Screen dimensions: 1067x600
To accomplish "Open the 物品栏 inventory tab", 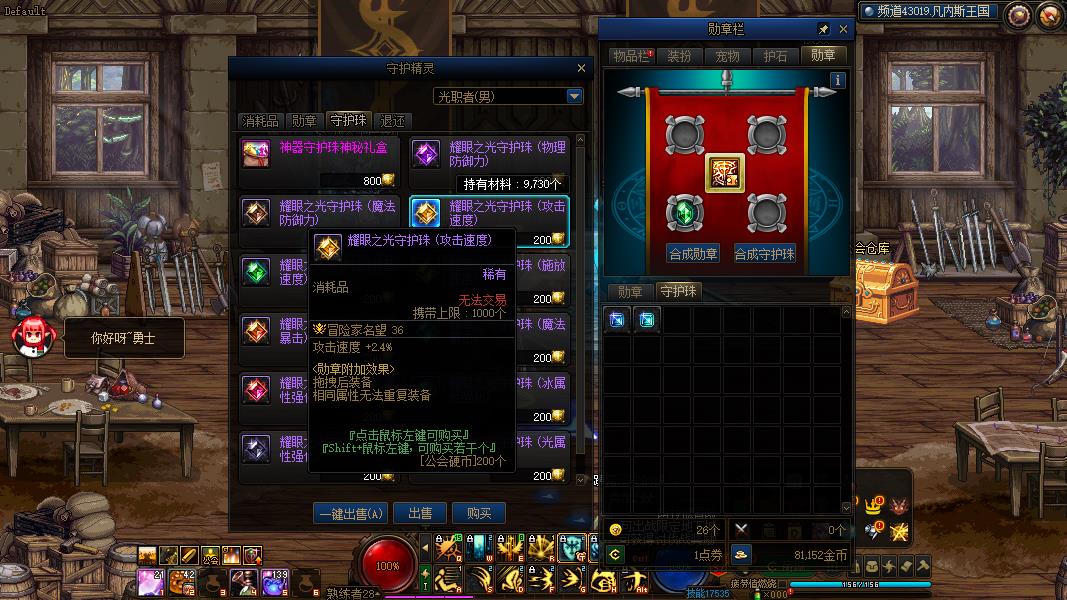I will point(630,56).
